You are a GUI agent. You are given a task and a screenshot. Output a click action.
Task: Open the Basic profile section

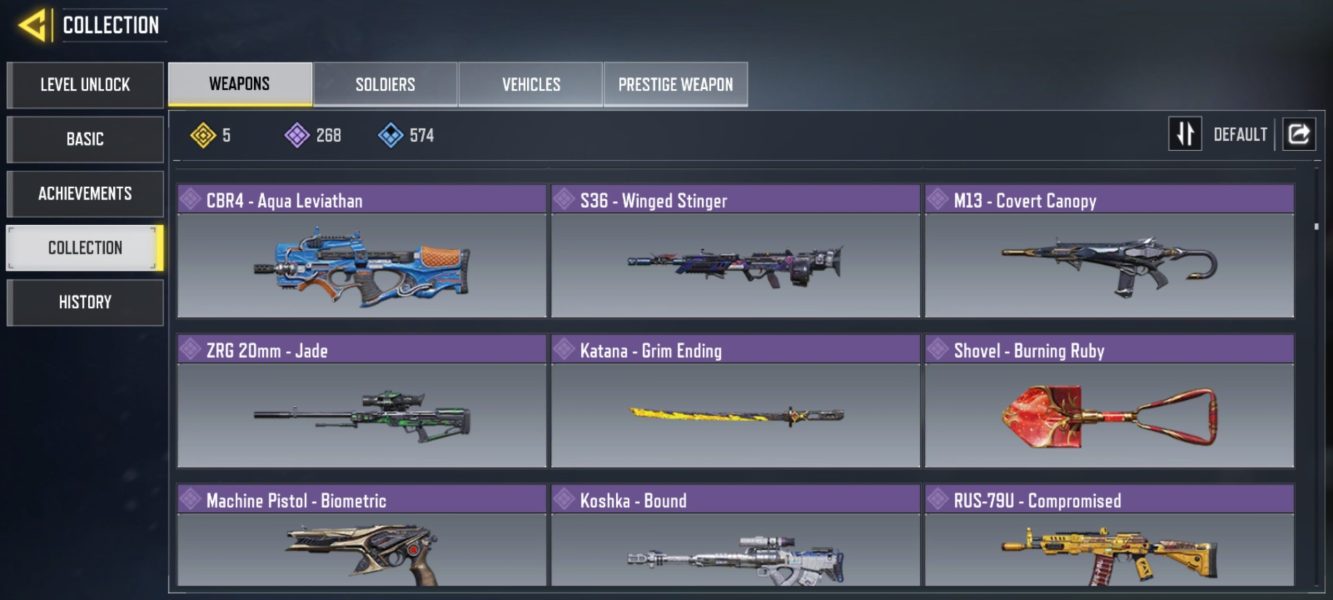point(85,139)
